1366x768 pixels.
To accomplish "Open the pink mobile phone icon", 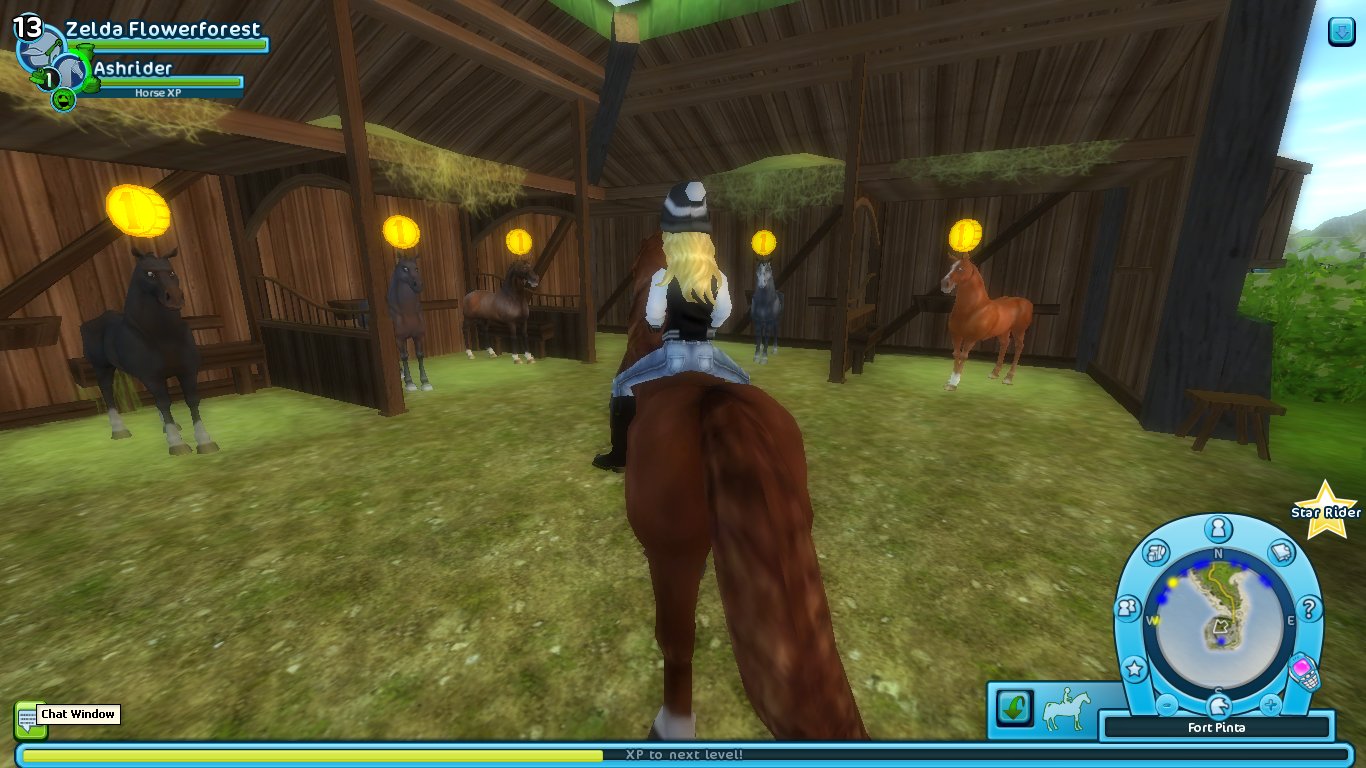I will 1303,668.
